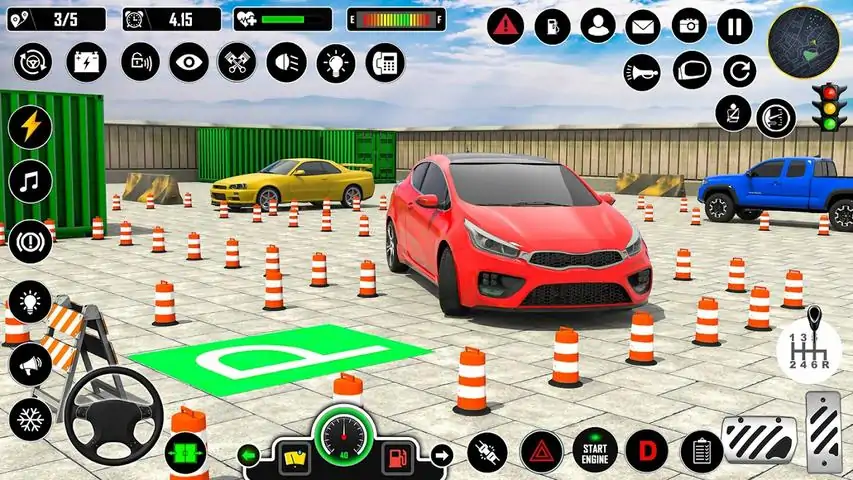
Task: Turn on the snowflake air conditioning
Action: coord(29,416)
